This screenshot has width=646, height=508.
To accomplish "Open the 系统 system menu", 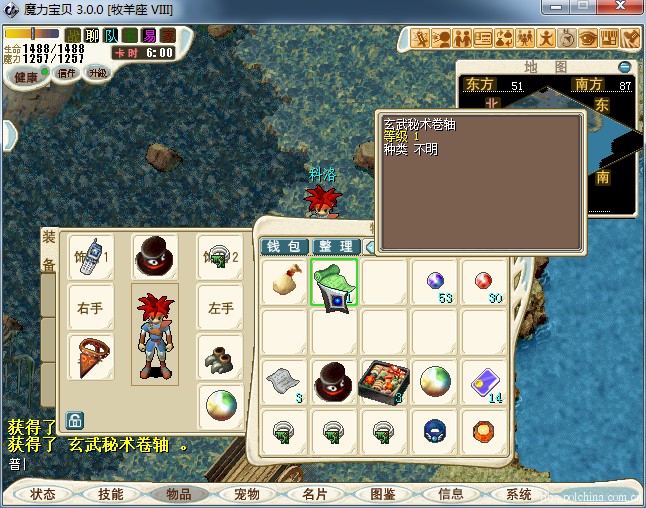I will click(519, 494).
